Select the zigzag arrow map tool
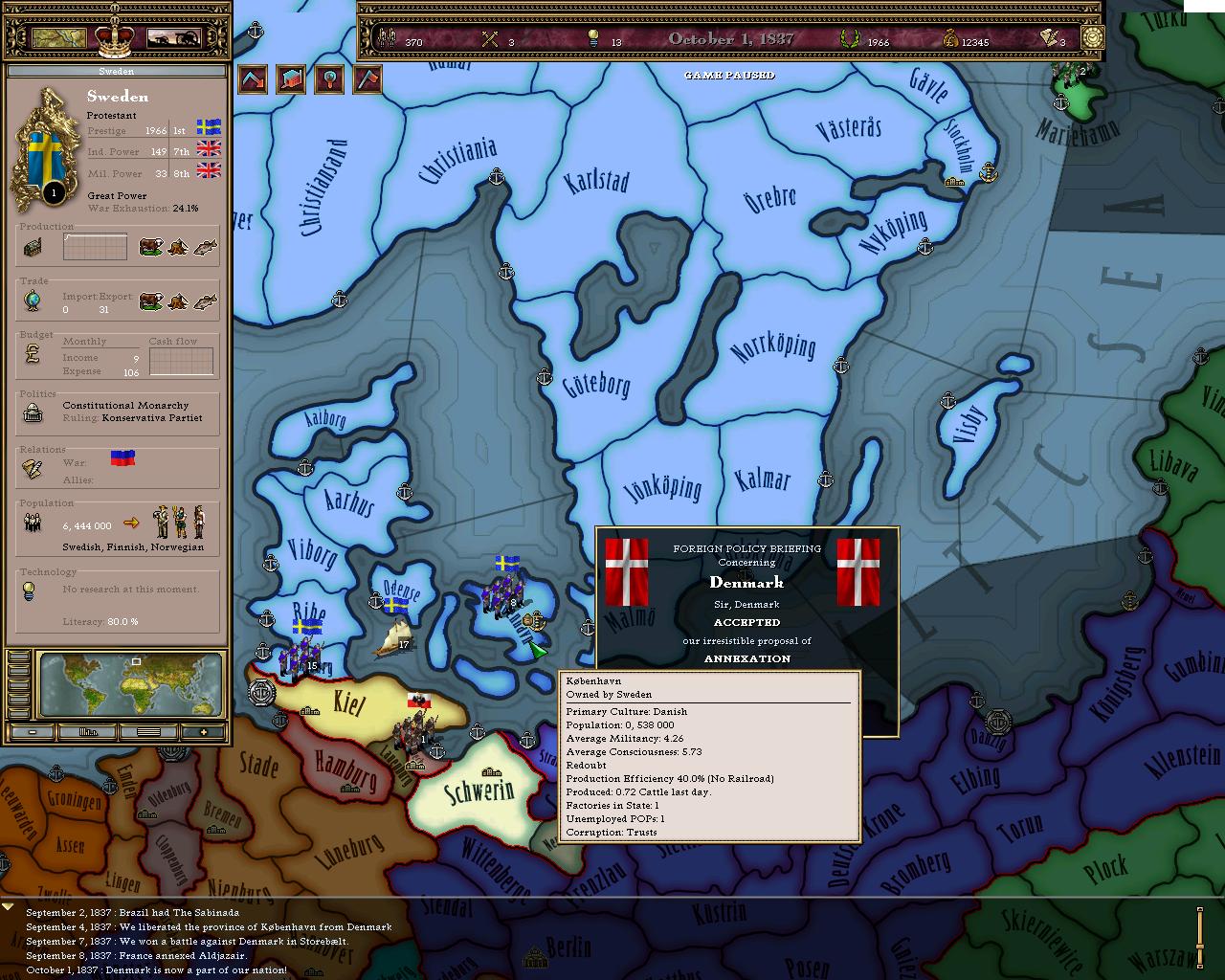 (x=253, y=78)
